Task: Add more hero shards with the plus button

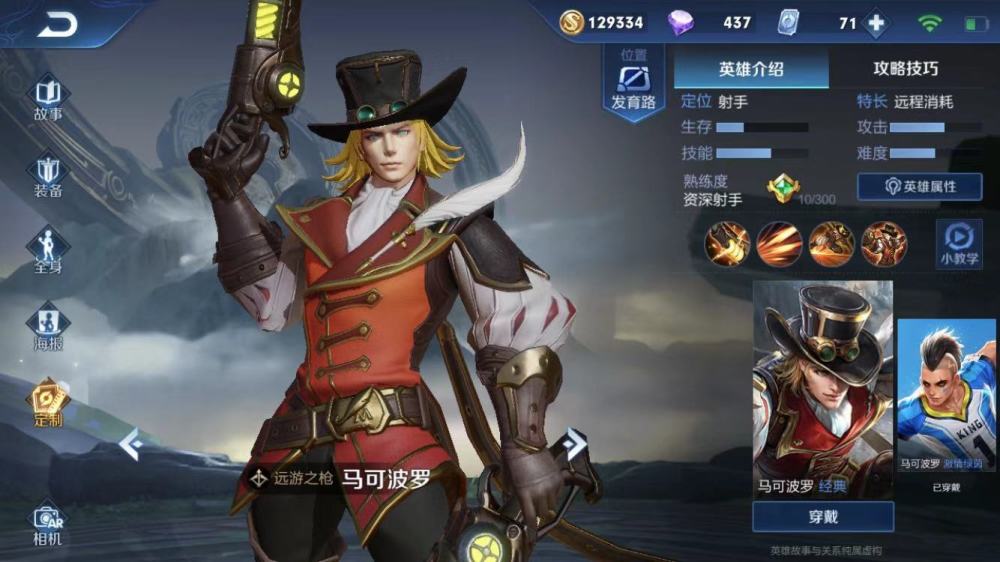Action: click(x=876, y=23)
